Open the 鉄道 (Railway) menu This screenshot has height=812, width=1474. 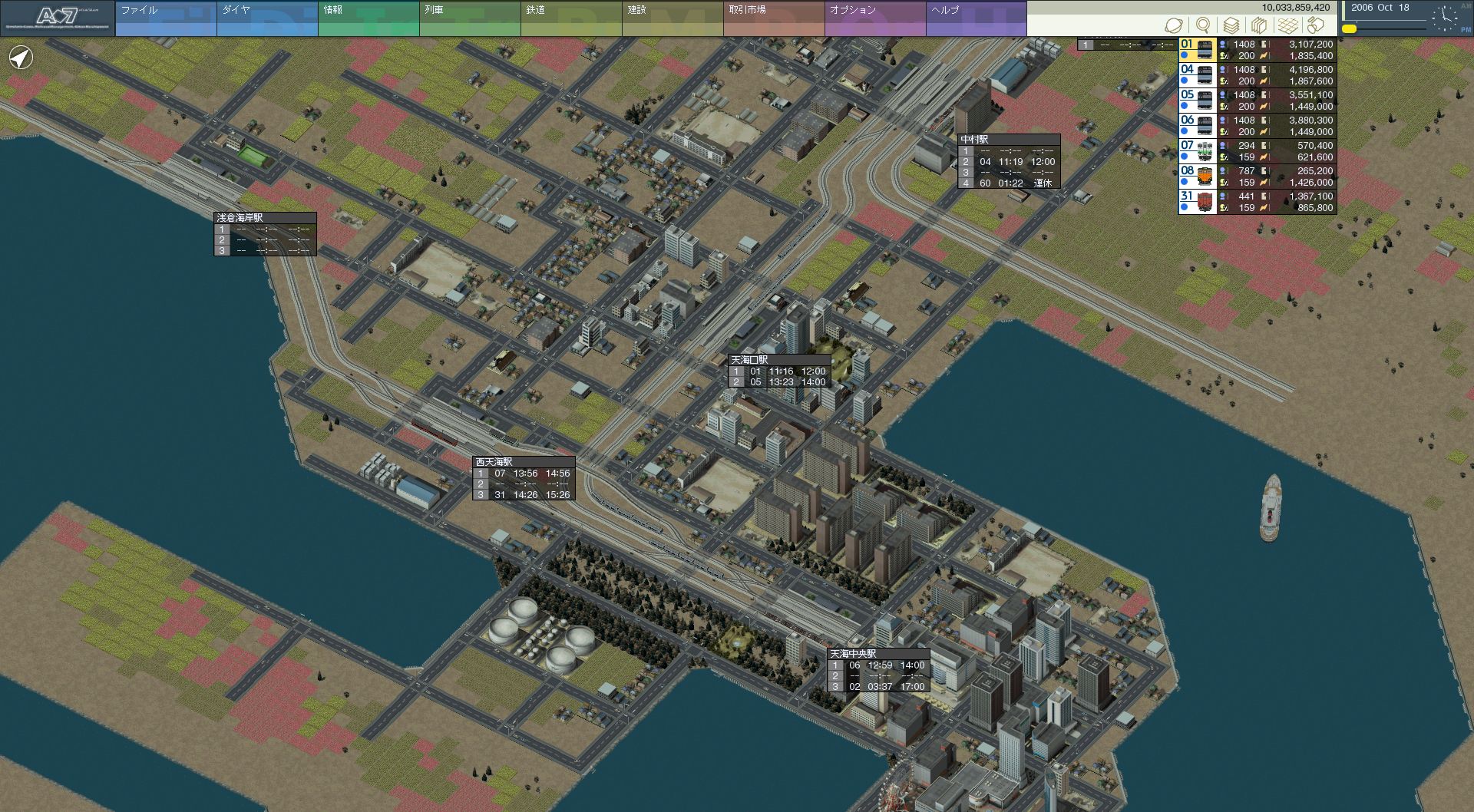point(571,18)
